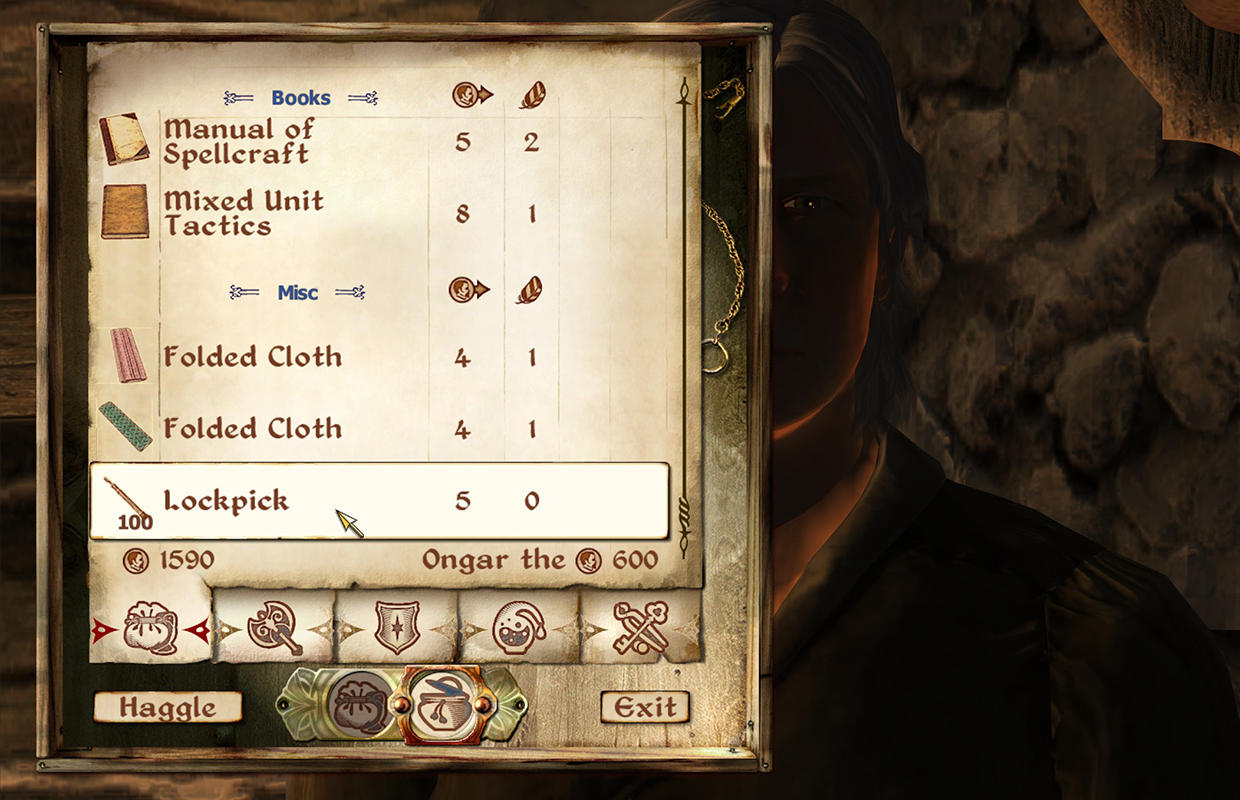The image size is (1240, 800).
Task: Choose the Mixed Unit Tactics book
Action: (x=243, y=213)
